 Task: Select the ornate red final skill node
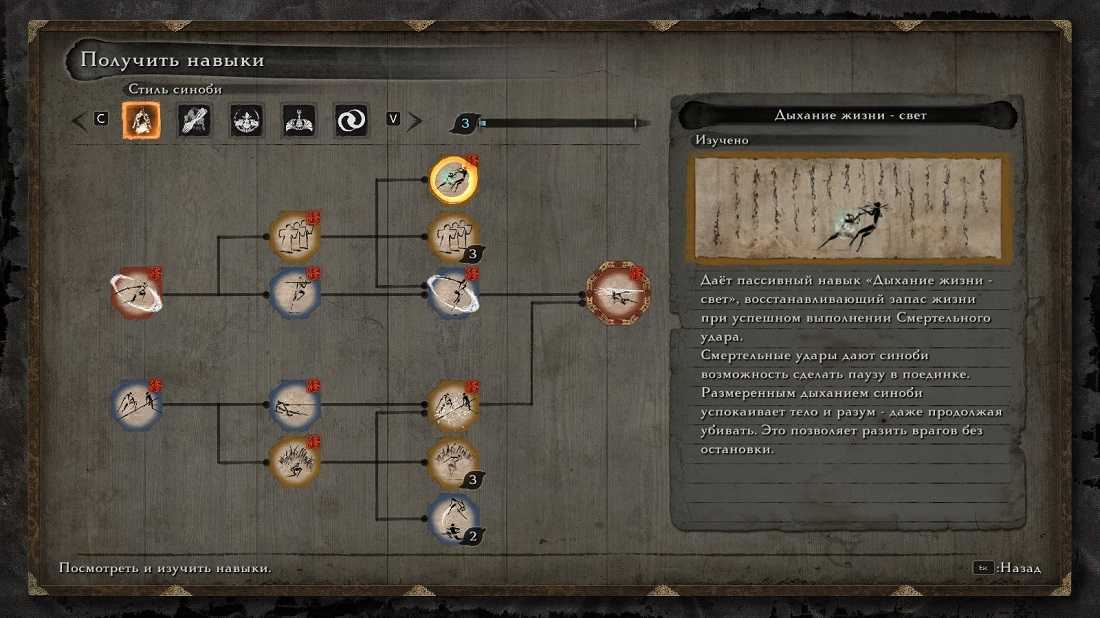click(x=618, y=293)
